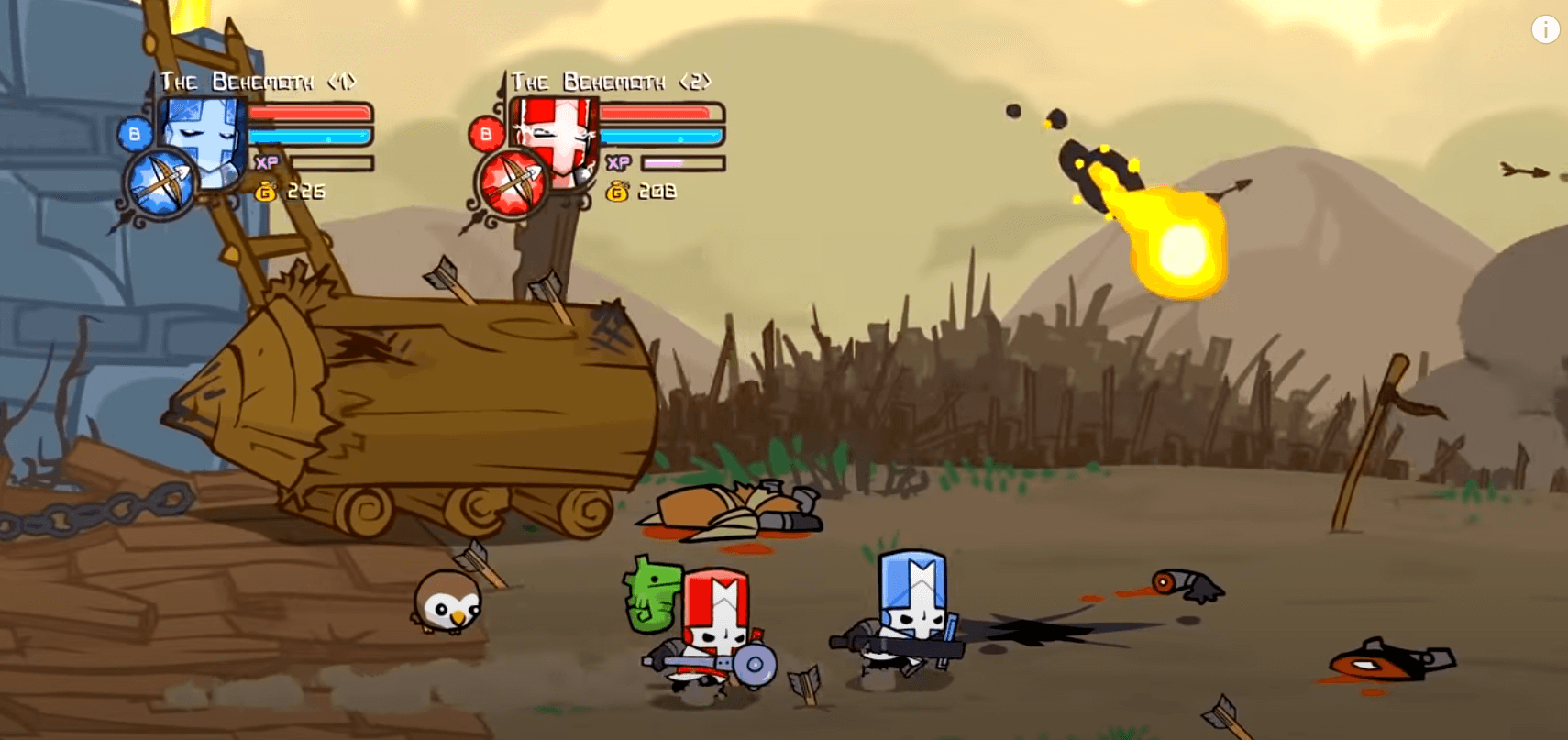Click the gold pouch icon showing 208

tap(617, 193)
